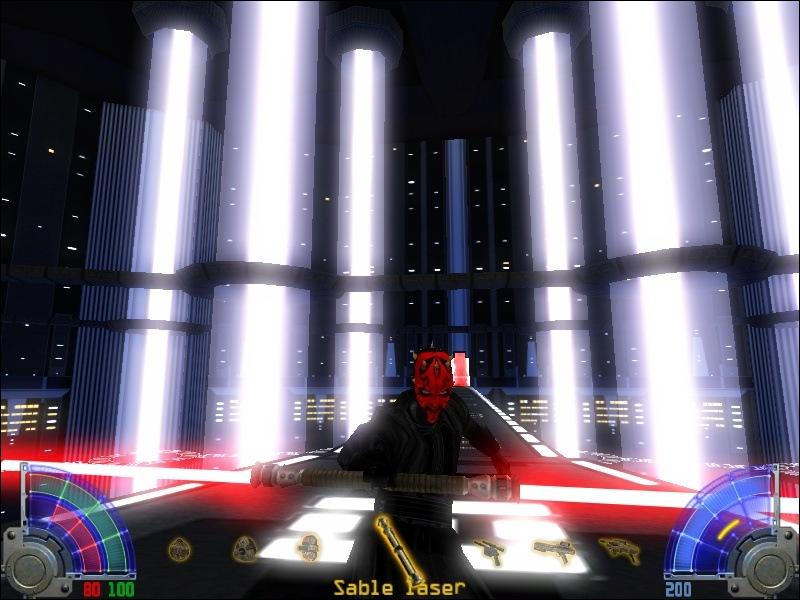Image resolution: width=800 pixels, height=600 pixels.
Task: Select the detonation pack icon
Action: (309, 548)
